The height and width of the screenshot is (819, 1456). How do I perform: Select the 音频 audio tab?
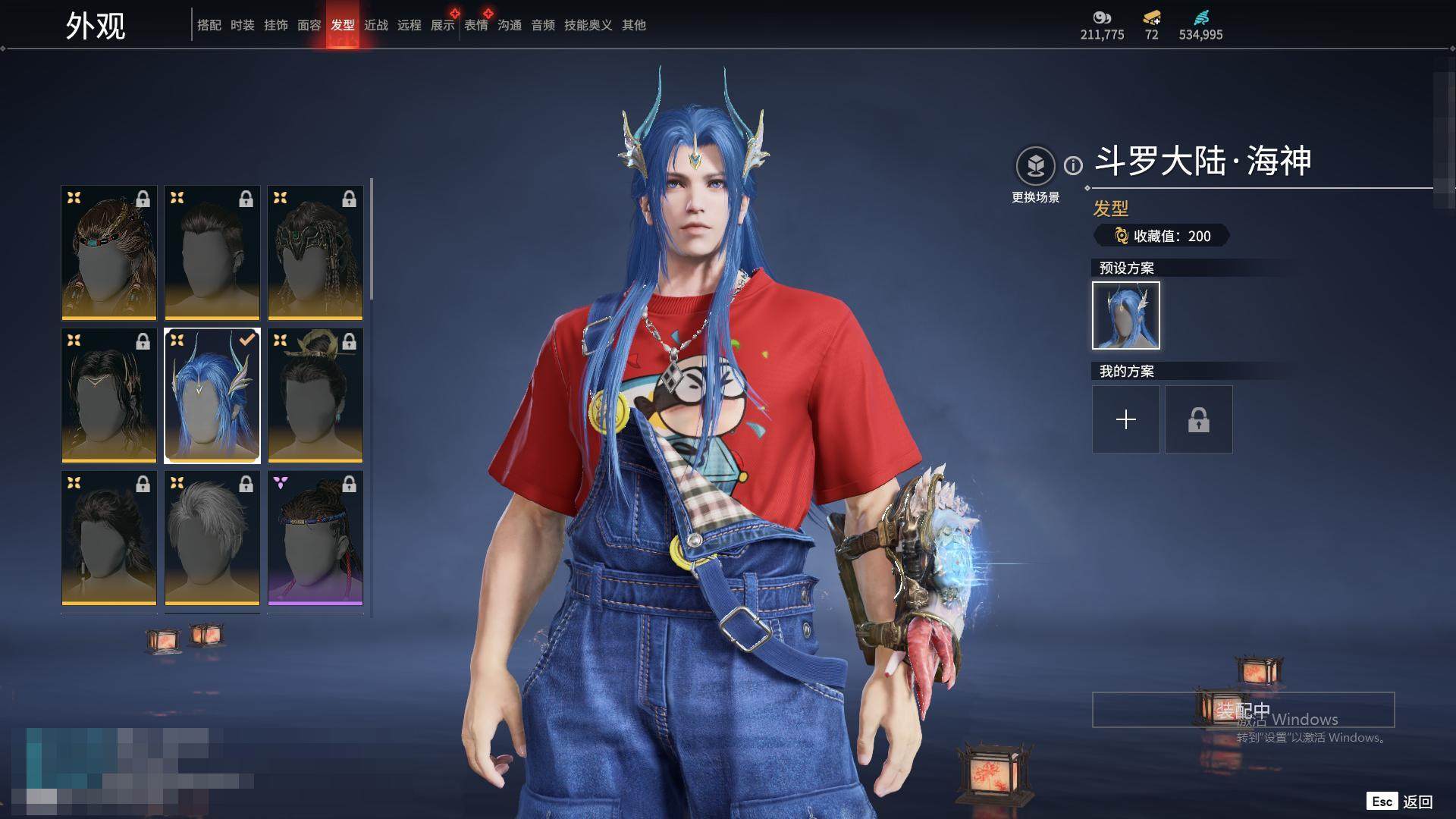(543, 25)
